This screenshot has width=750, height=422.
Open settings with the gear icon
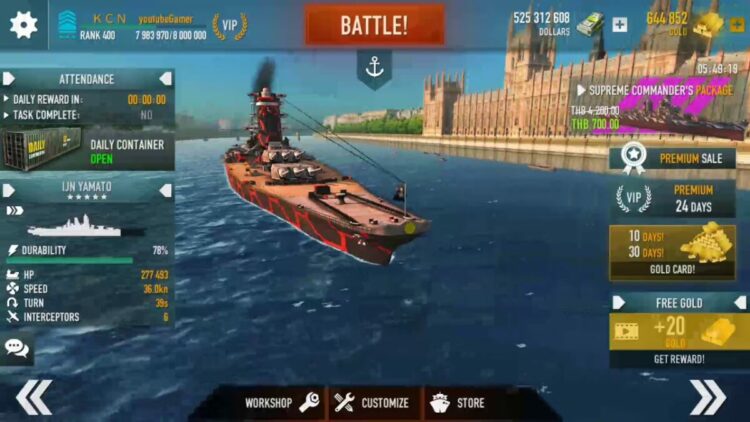point(23,25)
